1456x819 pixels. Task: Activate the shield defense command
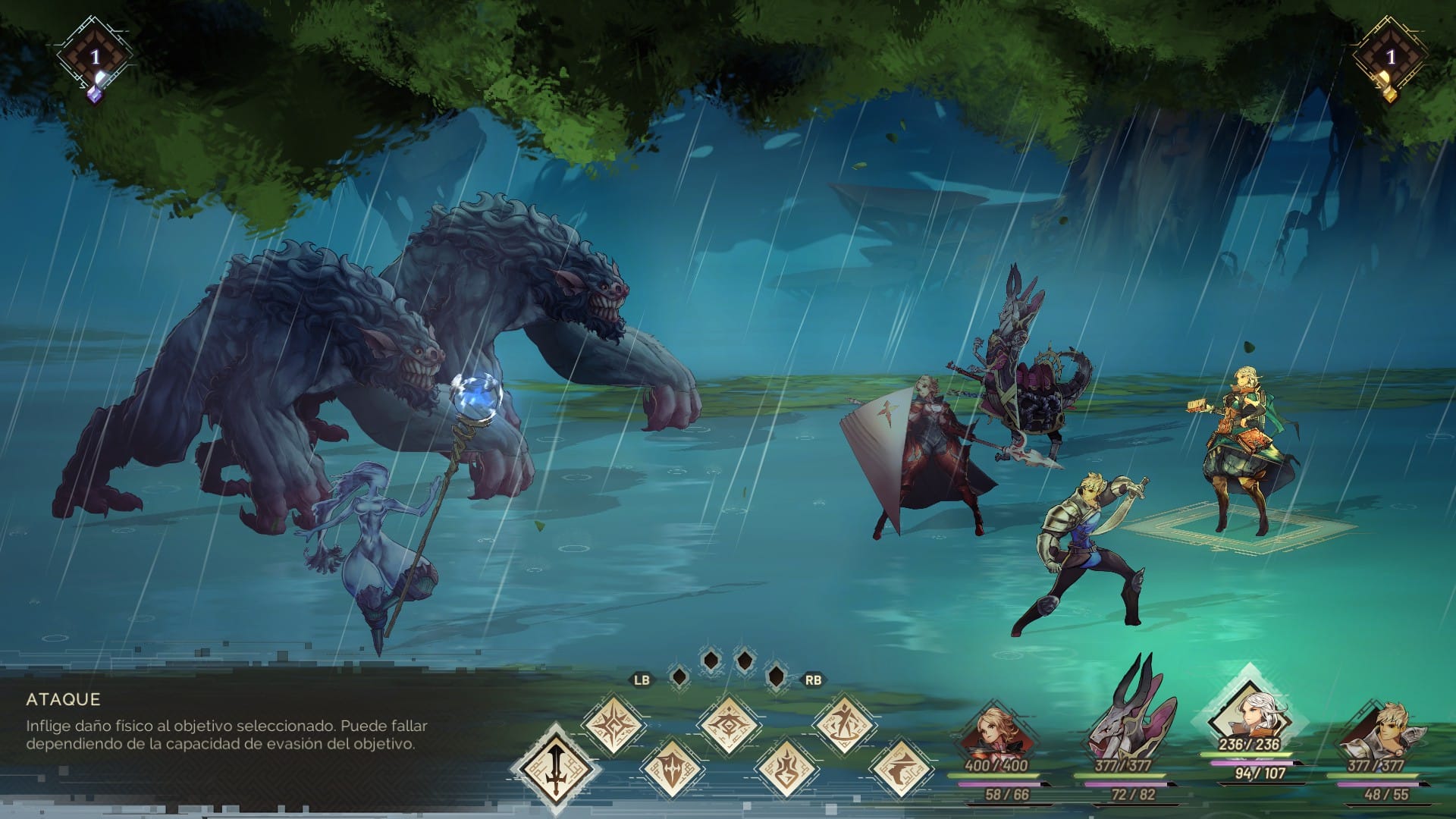[671, 766]
